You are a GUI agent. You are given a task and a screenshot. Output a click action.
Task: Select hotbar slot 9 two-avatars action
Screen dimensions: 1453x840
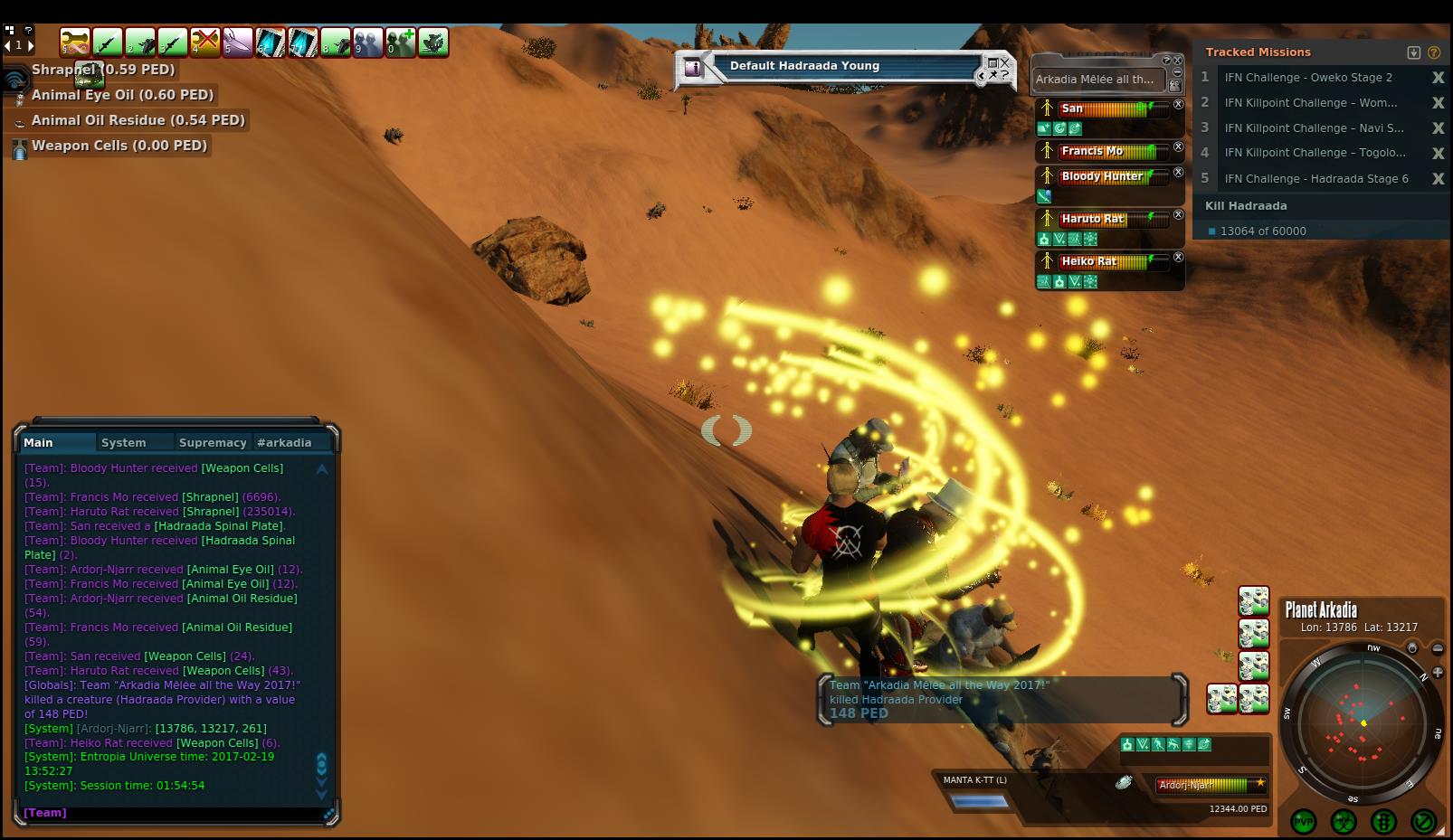[x=368, y=42]
